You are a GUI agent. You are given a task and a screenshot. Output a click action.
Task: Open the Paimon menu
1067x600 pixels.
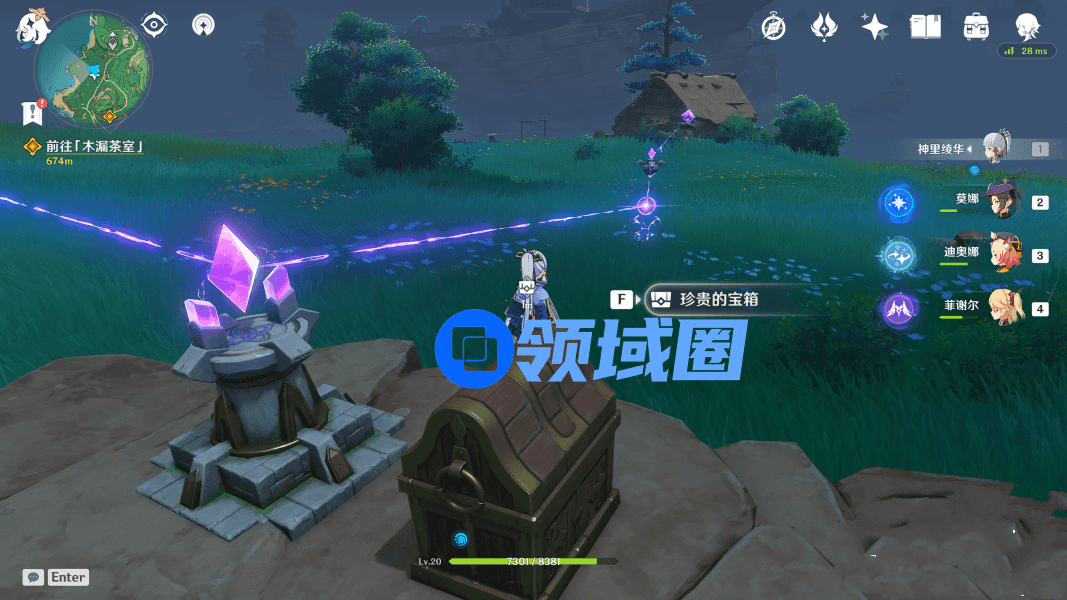coord(32,27)
